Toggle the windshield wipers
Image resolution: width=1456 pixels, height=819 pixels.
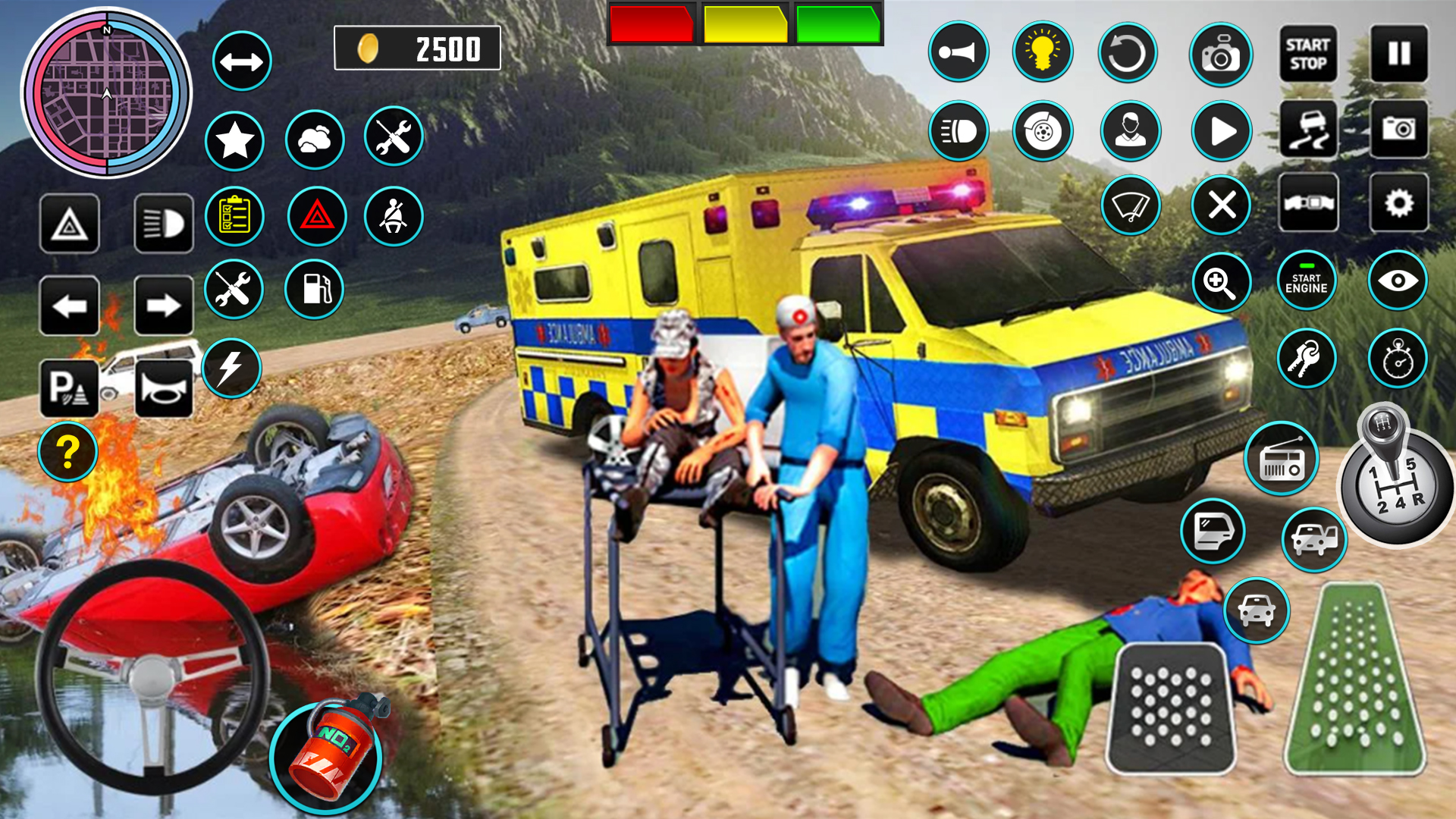(x=1130, y=205)
